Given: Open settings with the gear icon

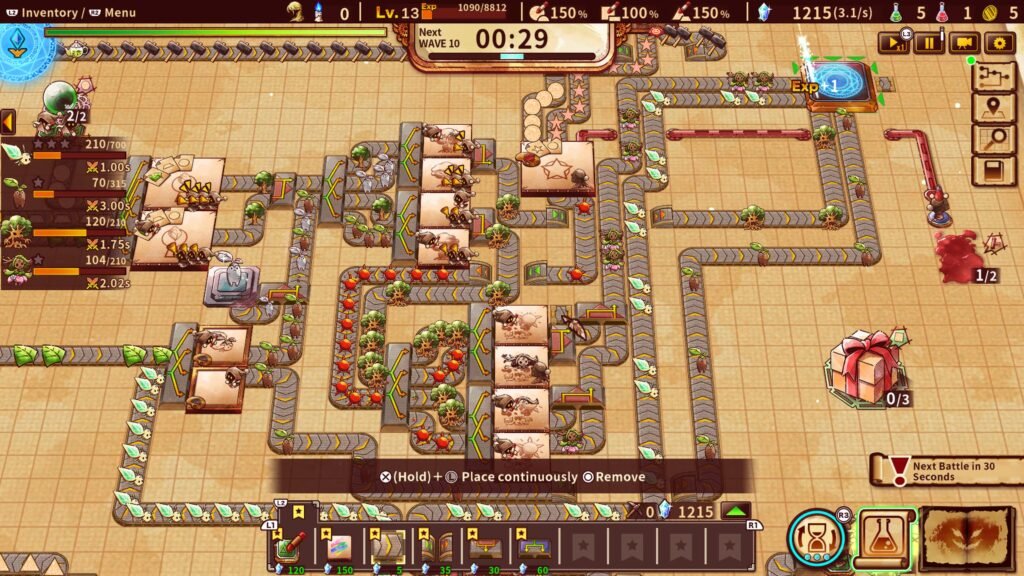Looking at the screenshot, I should 998,42.
